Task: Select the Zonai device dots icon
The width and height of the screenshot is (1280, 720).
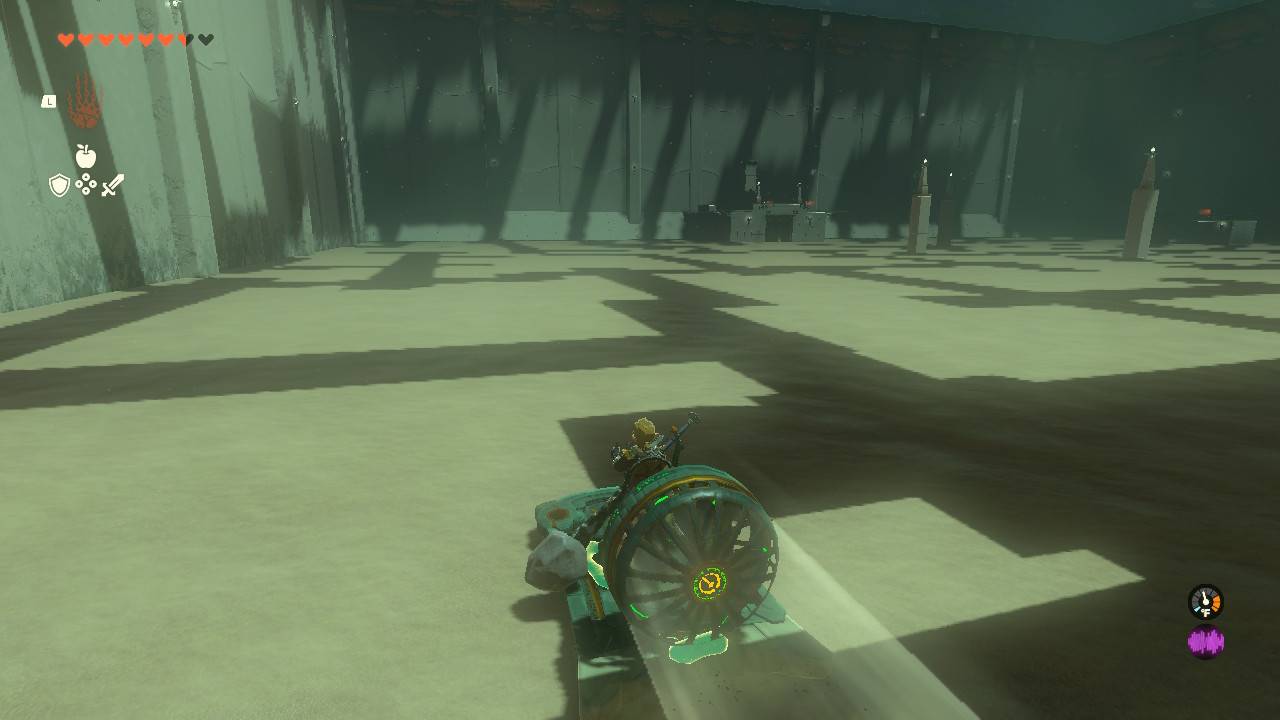Action: 85,182
